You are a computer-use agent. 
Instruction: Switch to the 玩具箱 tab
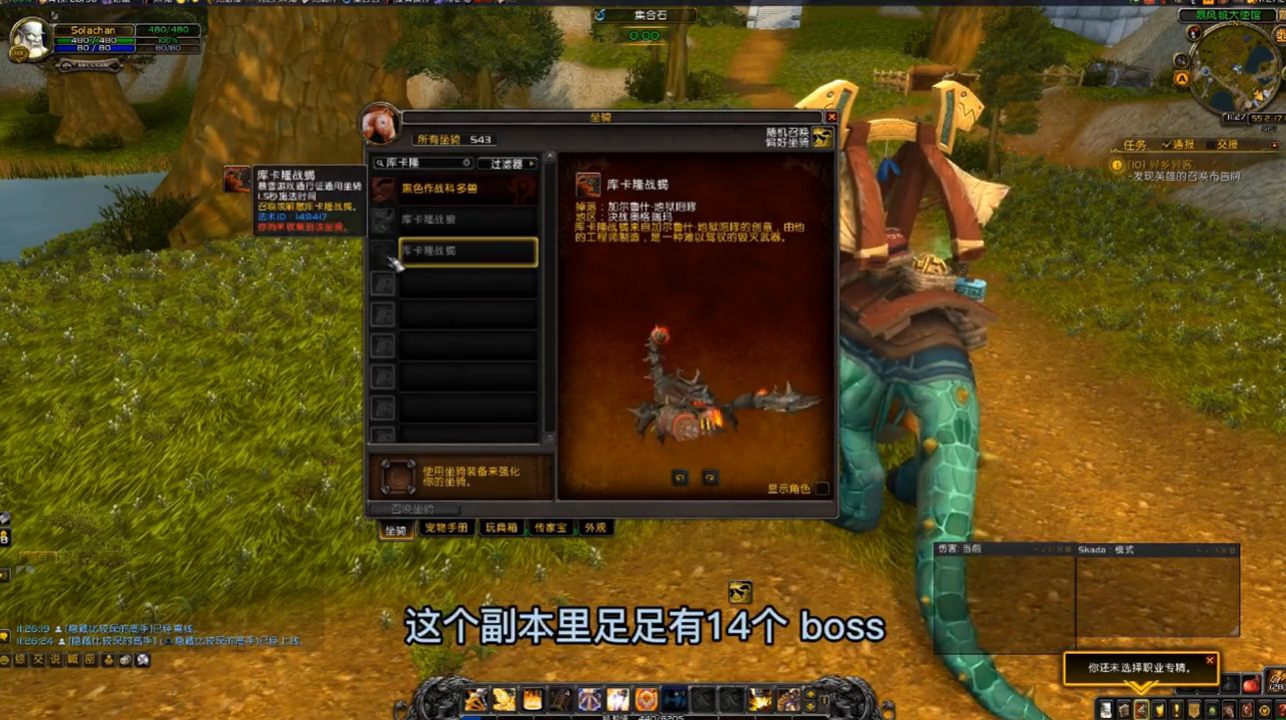tap(501, 528)
